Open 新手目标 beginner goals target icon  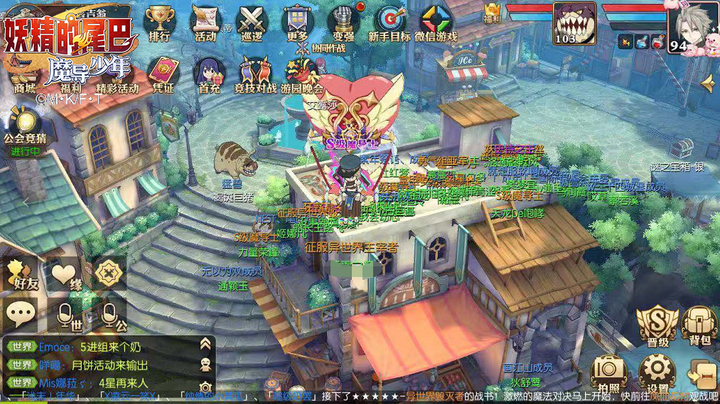point(389,21)
